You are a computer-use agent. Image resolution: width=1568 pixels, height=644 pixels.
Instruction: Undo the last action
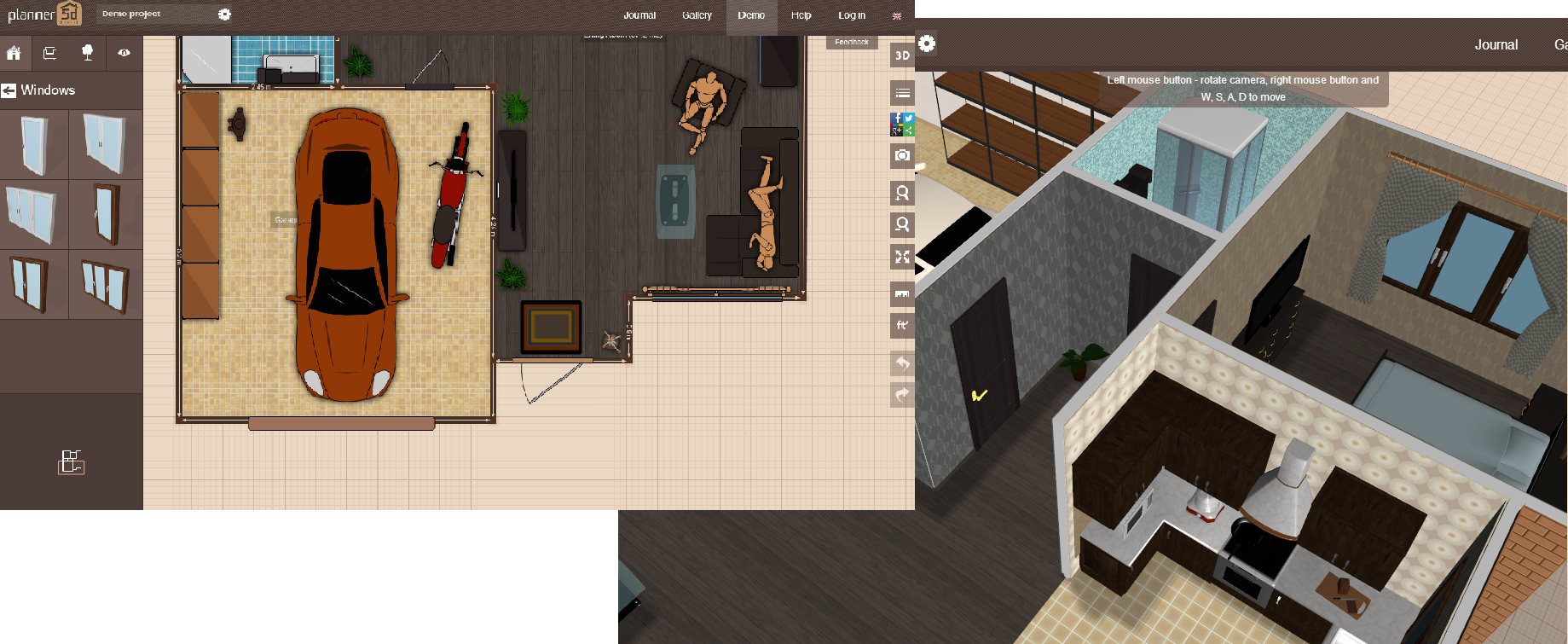[x=902, y=362]
